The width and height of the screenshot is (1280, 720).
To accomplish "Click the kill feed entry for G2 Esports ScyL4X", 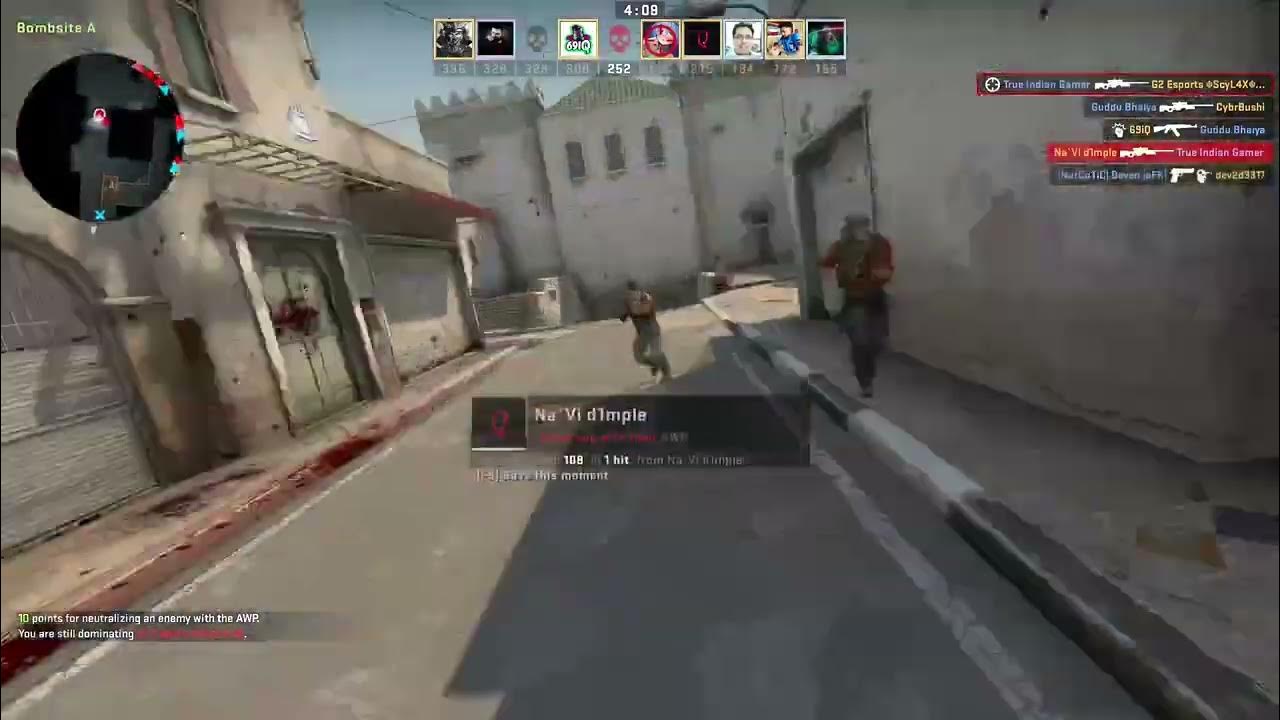I will (x=1126, y=85).
